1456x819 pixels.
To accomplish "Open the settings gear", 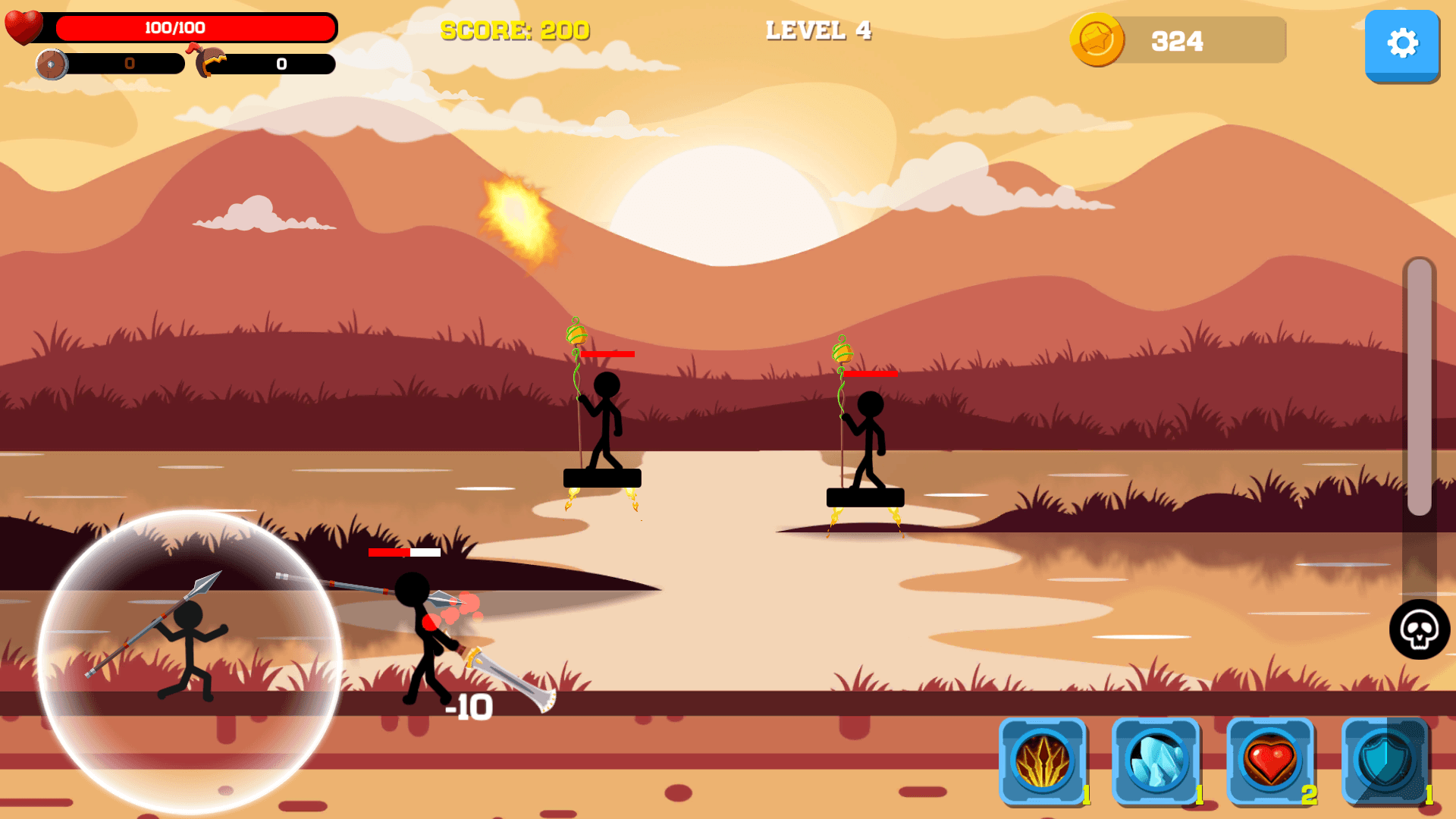I will click(x=1402, y=44).
